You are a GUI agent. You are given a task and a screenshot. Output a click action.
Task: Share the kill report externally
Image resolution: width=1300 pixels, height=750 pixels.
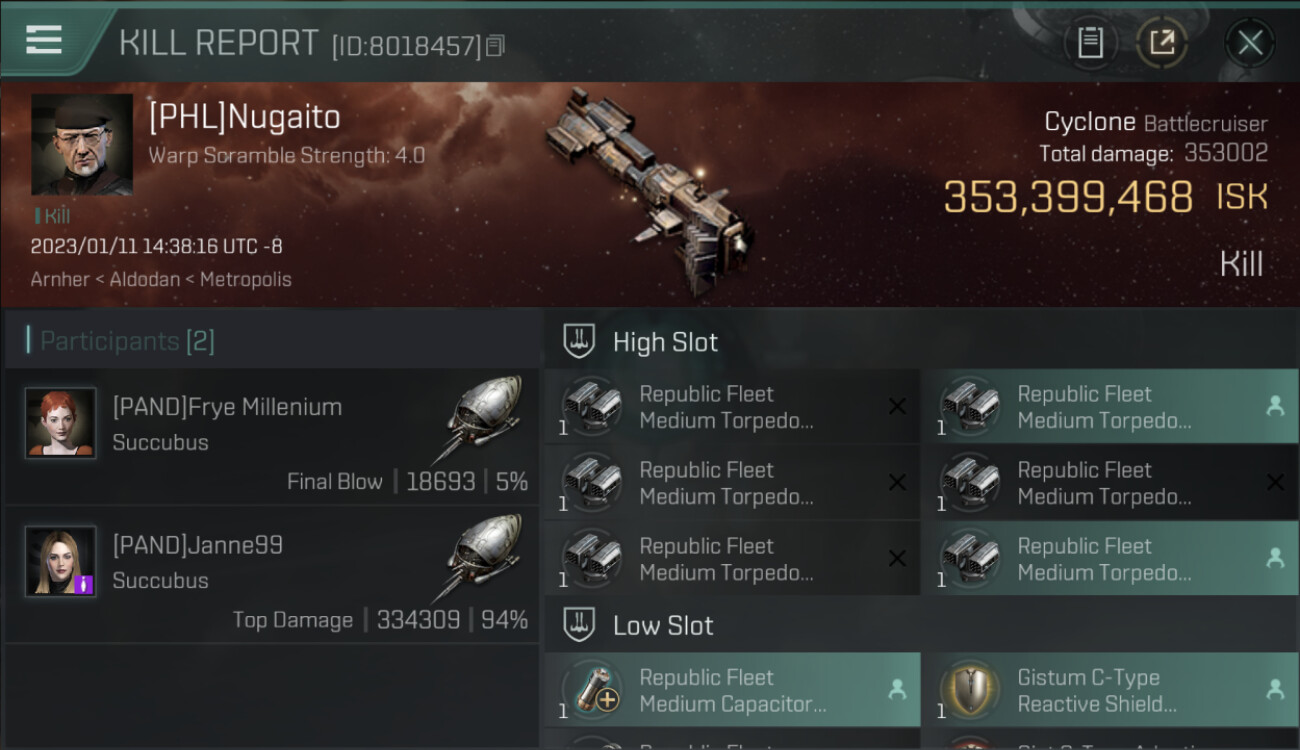coord(1161,43)
